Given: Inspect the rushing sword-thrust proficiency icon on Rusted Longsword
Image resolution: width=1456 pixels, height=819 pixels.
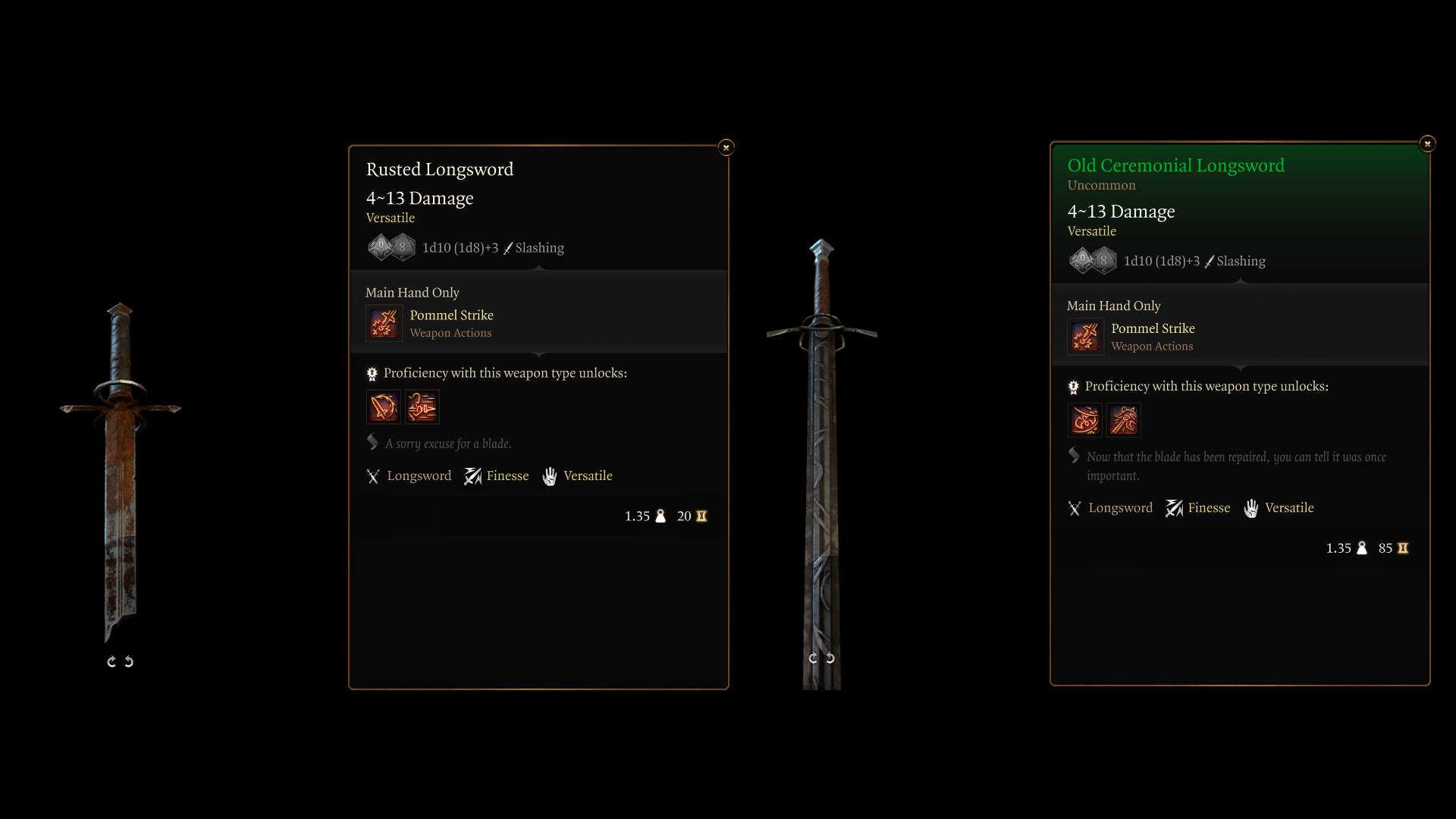Looking at the screenshot, I should point(422,407).
